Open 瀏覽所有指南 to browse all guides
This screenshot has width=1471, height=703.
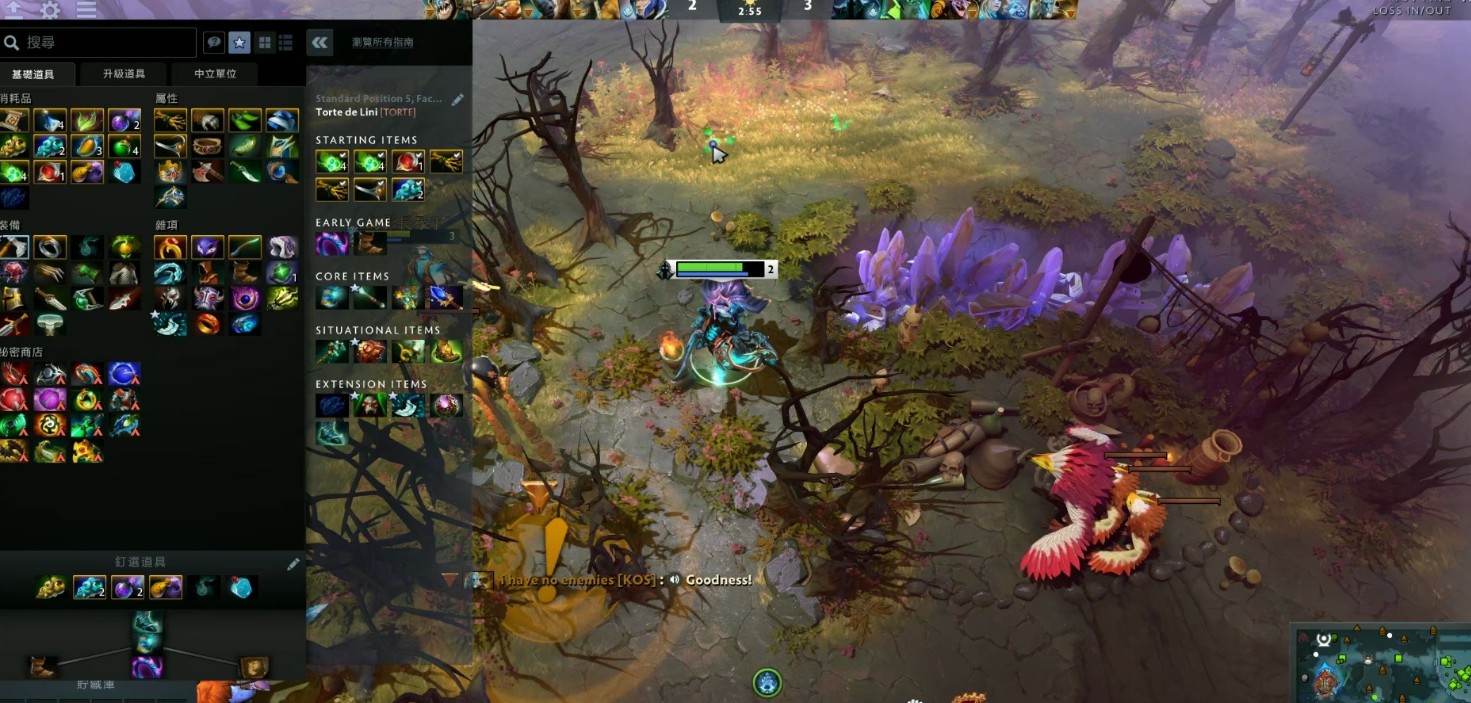tap(382, 43)
